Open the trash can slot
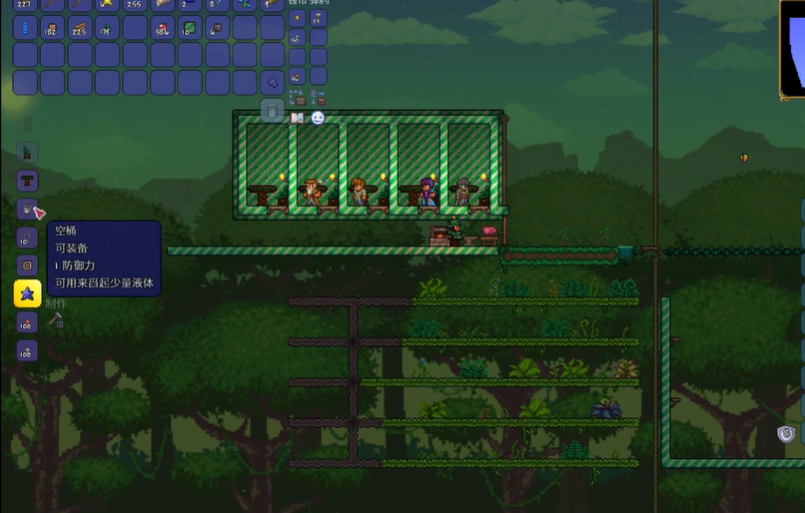 [x=272, y=108]
